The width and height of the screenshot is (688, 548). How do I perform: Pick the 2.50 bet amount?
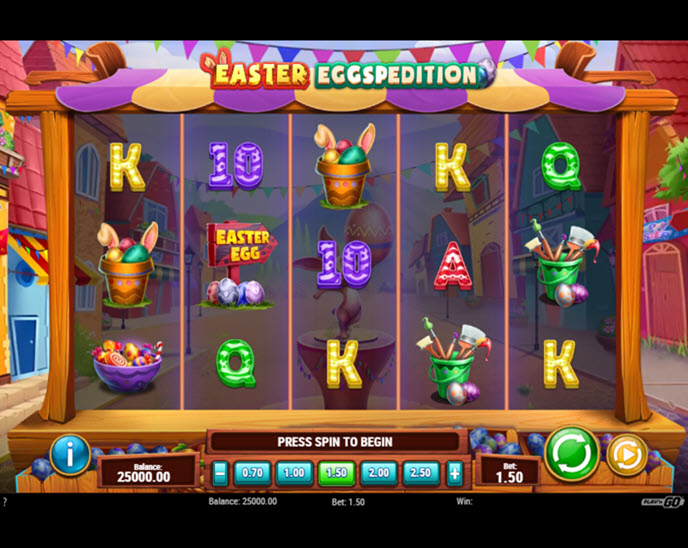421,473
